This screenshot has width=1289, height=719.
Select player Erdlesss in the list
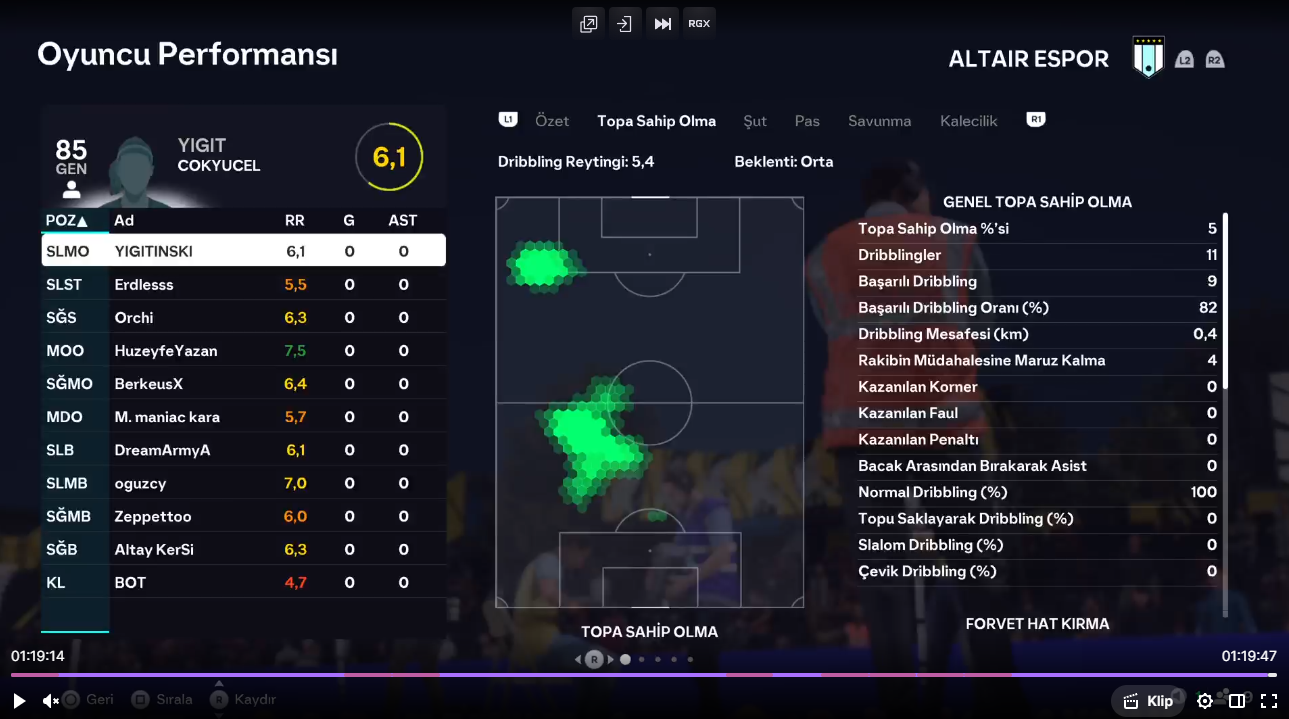(x=243, y=285)
